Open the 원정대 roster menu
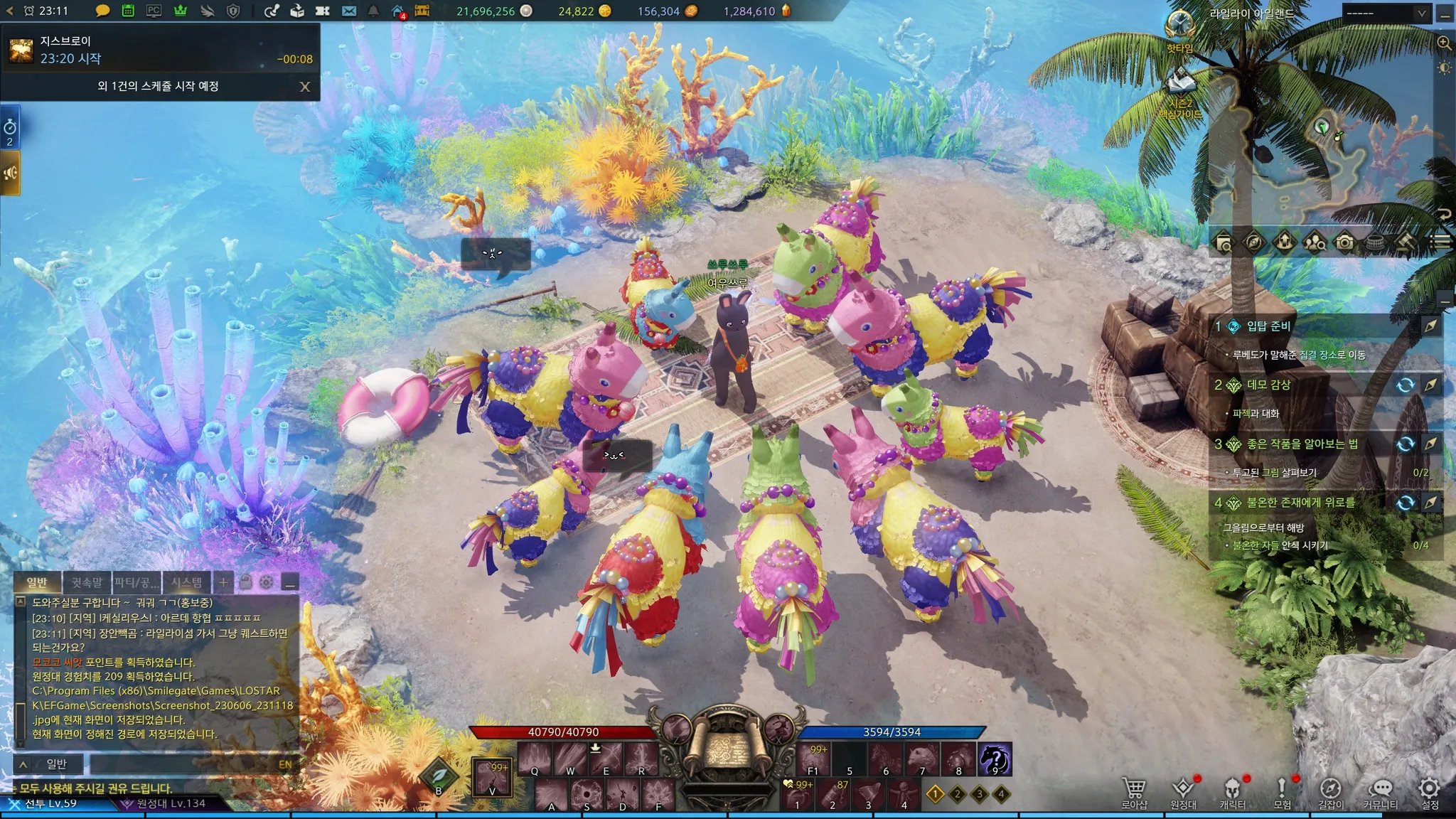1456x819 pixels. click(1183, 793)
